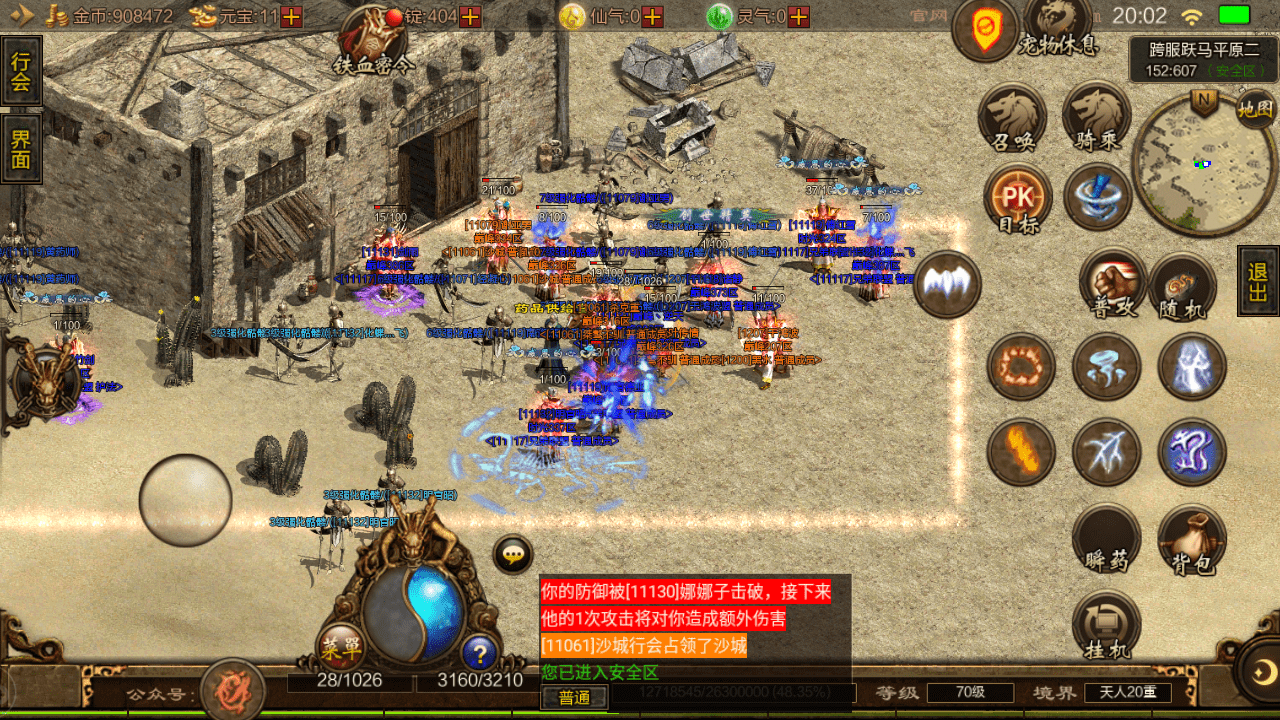Use the 随机 random teleport scroll

[1182, 287]
